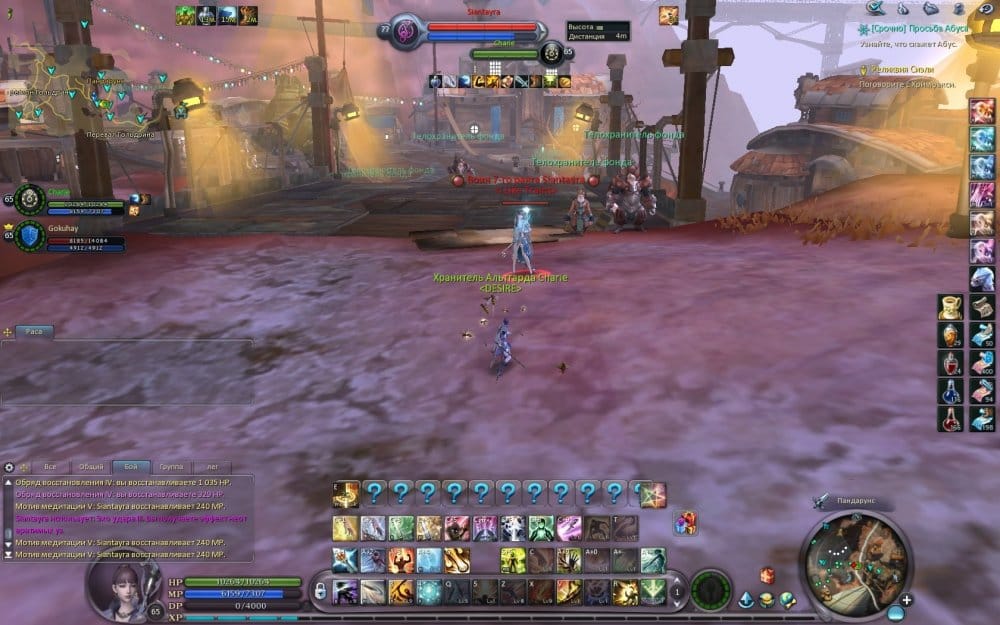Open the "Просьба Абуса" quest tracker entry
Screen dimensions: 1000x625
pos(914,31)
